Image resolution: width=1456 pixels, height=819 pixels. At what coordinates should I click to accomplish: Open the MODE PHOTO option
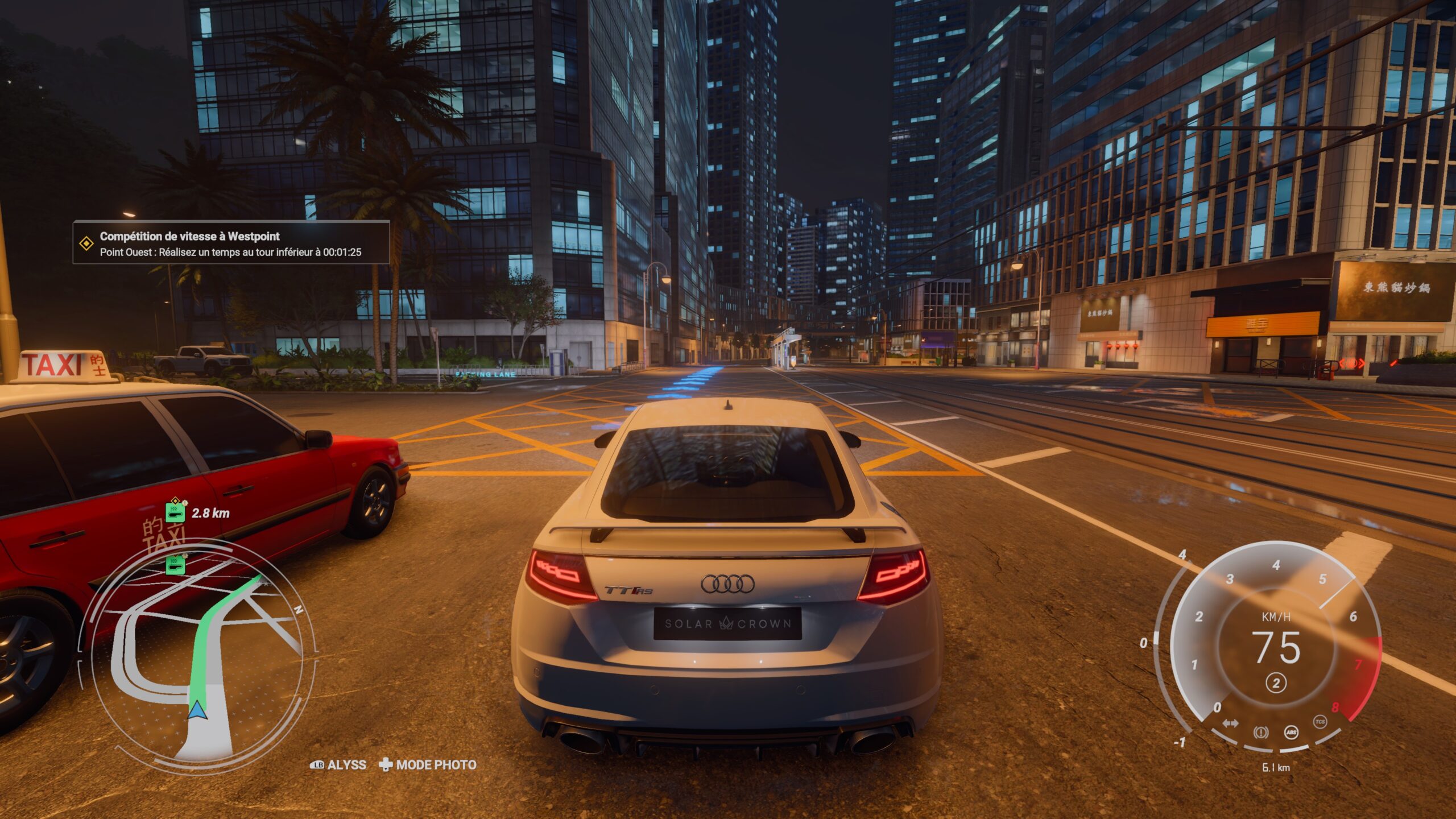coord(428,765)
